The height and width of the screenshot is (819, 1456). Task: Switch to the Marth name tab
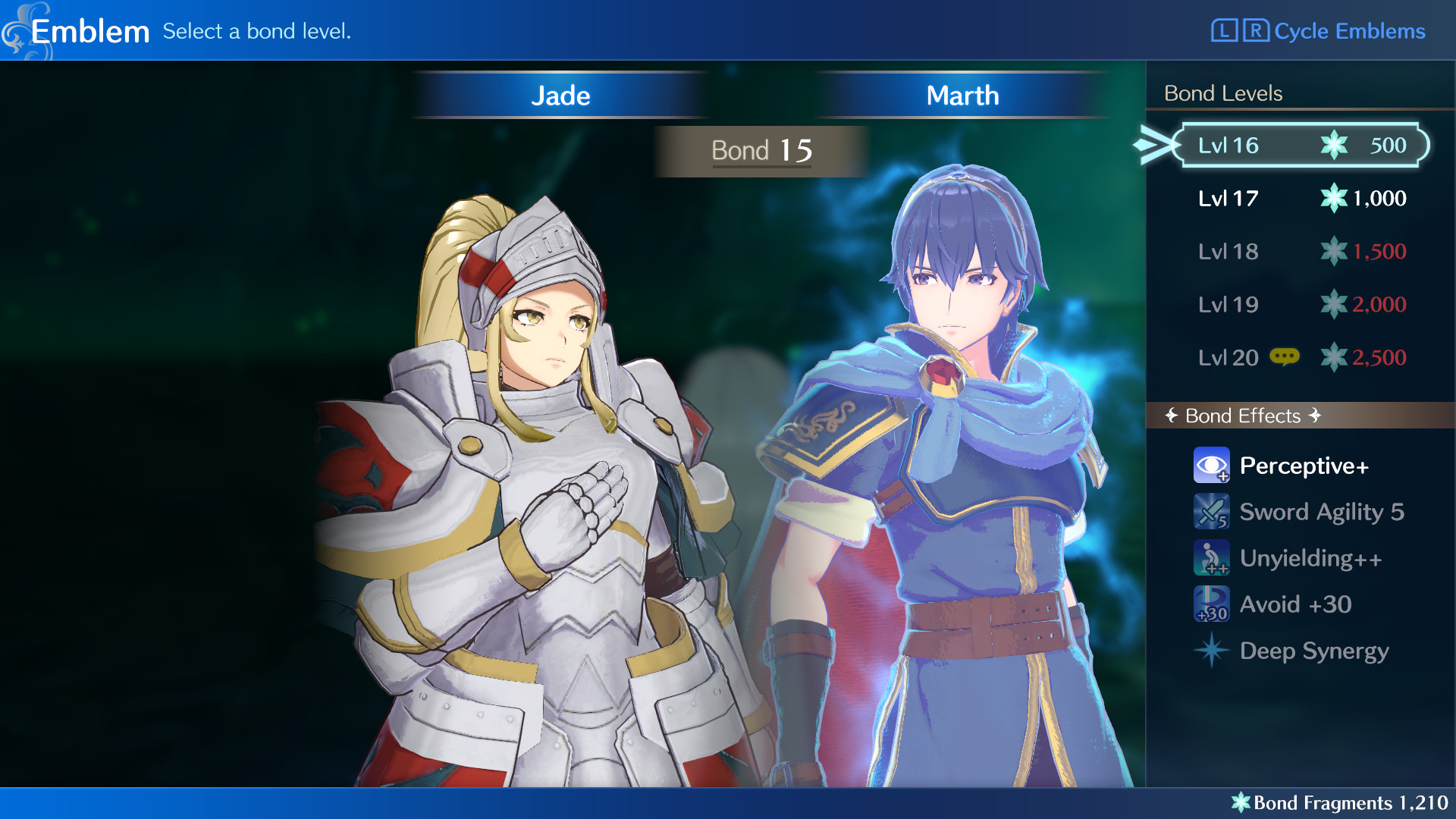(962, 95)
